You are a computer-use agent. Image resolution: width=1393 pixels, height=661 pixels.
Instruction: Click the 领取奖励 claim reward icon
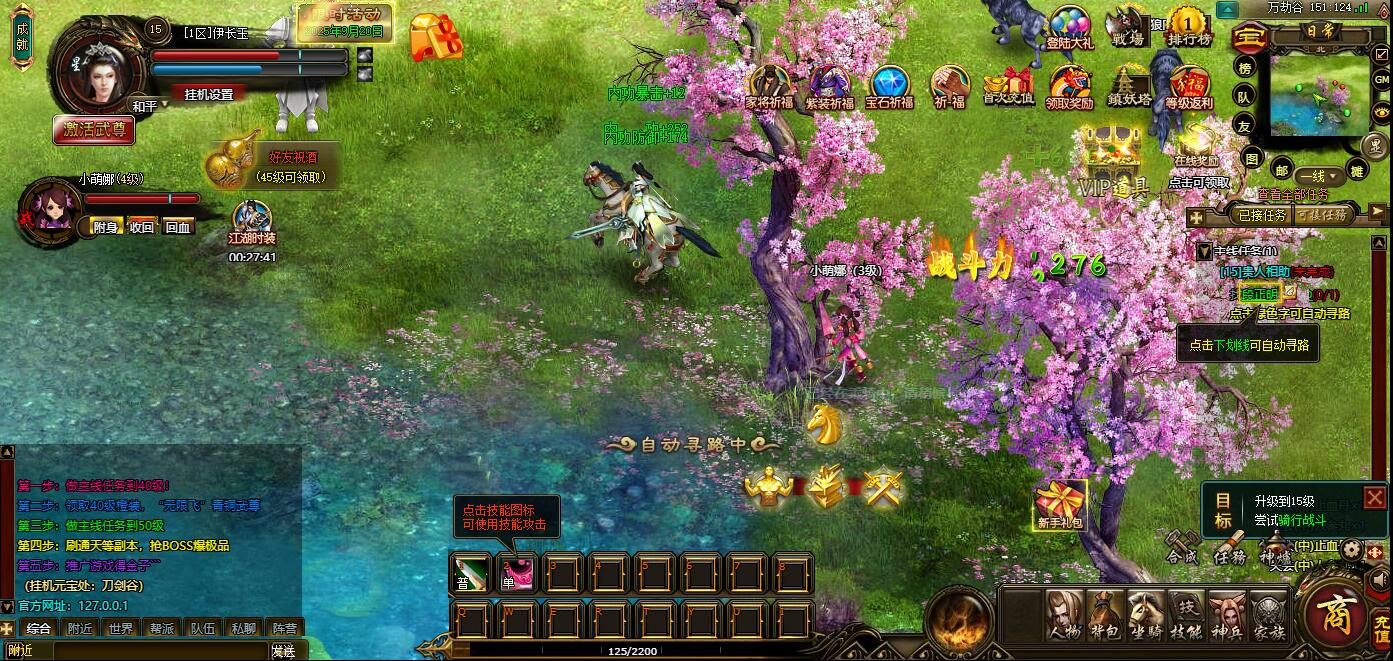click(1069, 87)
